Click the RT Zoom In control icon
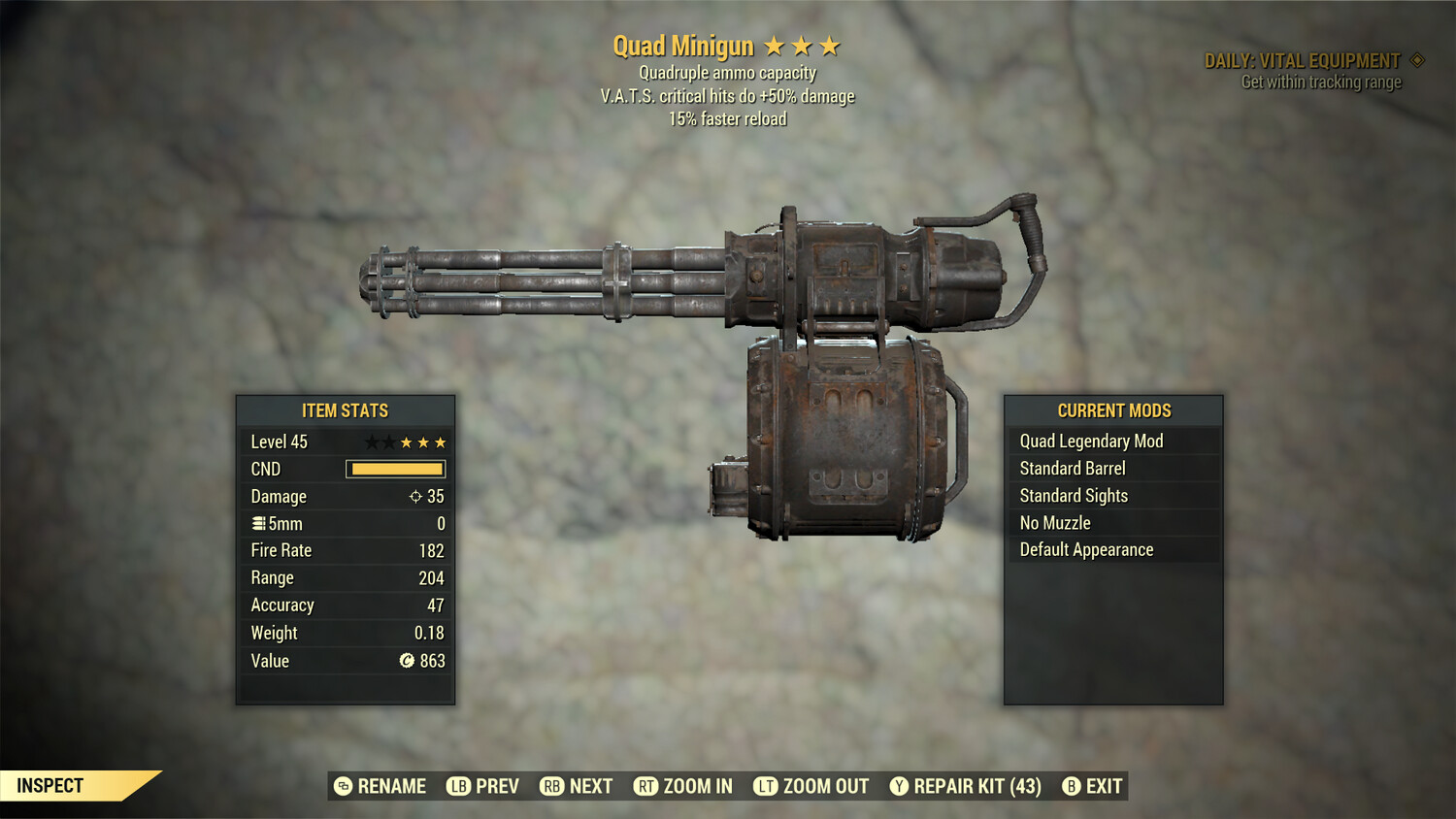This screenshot has height=819, width=1456. pos(644,786)
